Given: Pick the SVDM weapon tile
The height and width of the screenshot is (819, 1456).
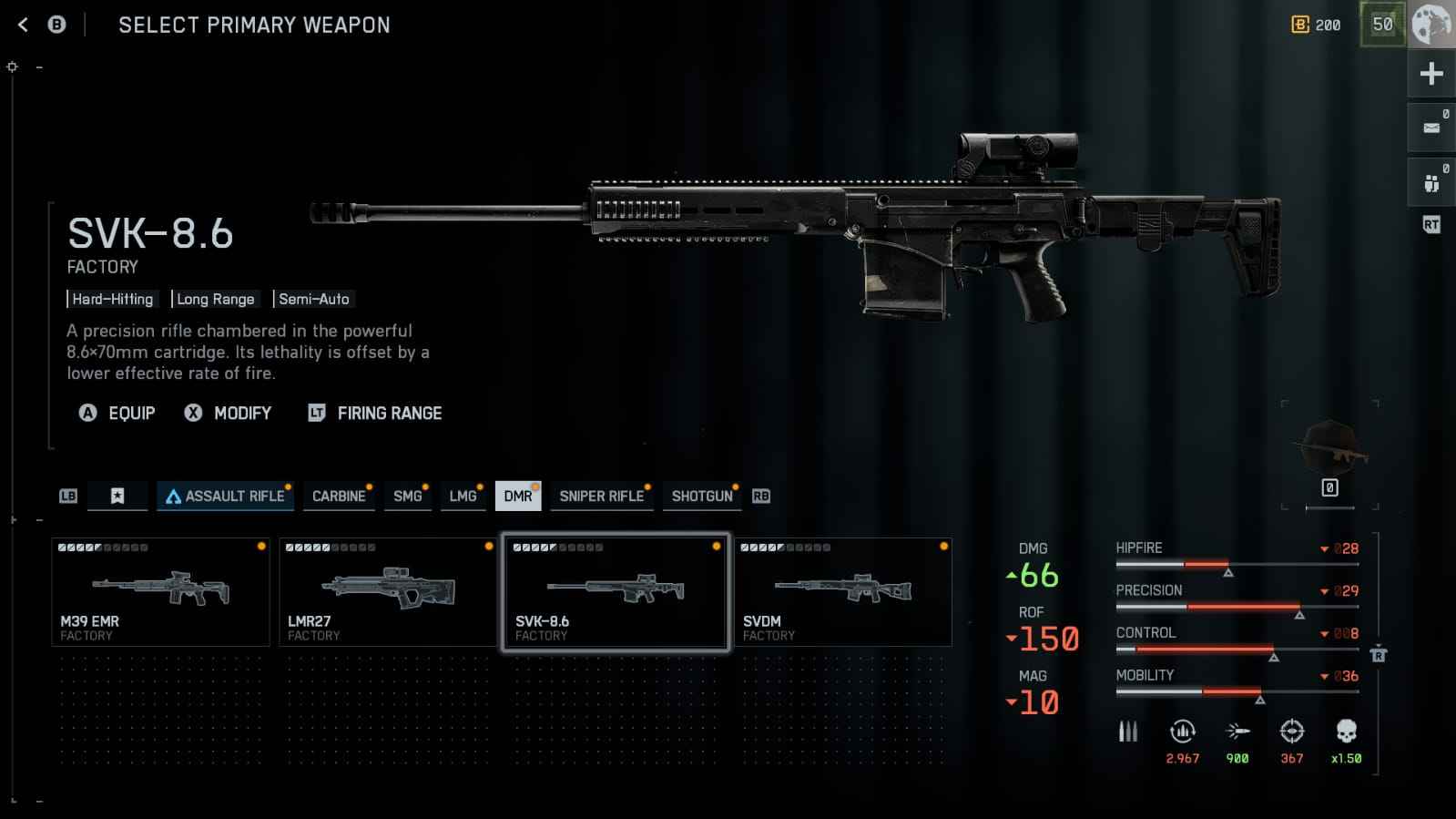Looking at the screenshot, I should point(843,592).
